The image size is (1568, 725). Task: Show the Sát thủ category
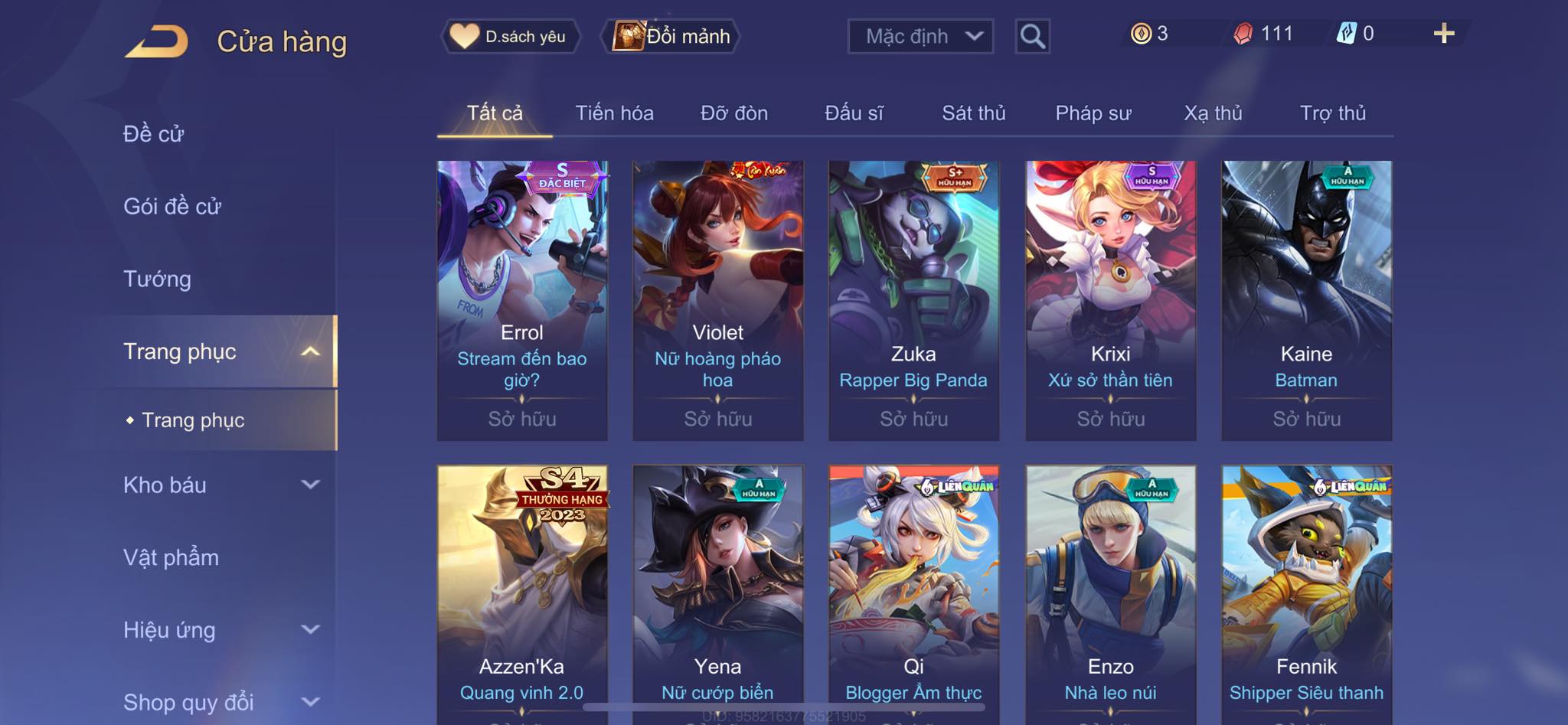[x=973, y=113]
